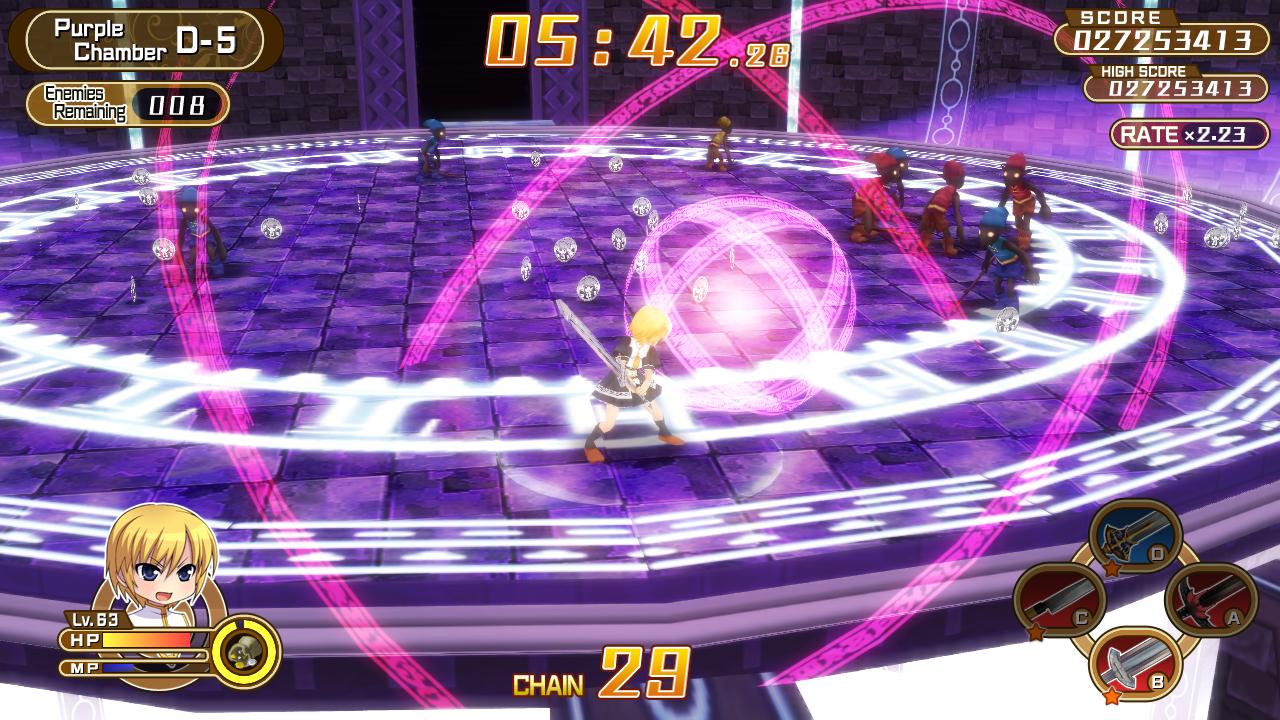The width and height of the screenshot is (1280, 720).
Task: Switch to the dark blade in slot C
Action: coord(1059,601)
